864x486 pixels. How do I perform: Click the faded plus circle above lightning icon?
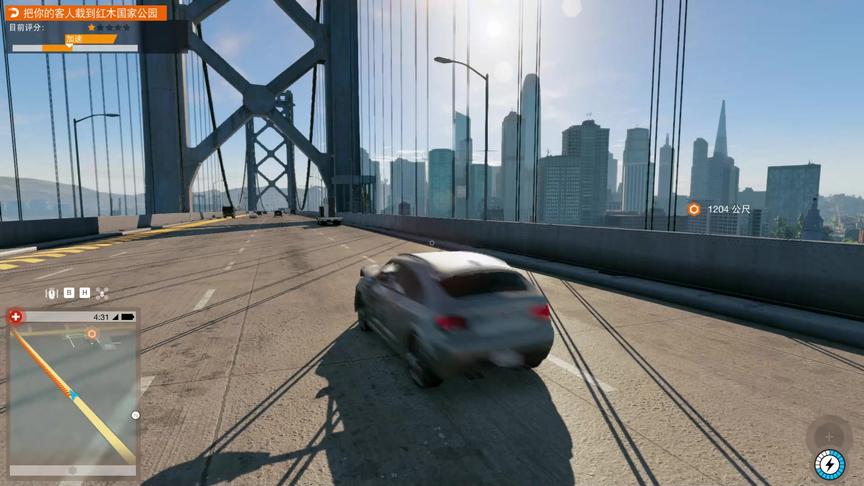click(828, 434)
